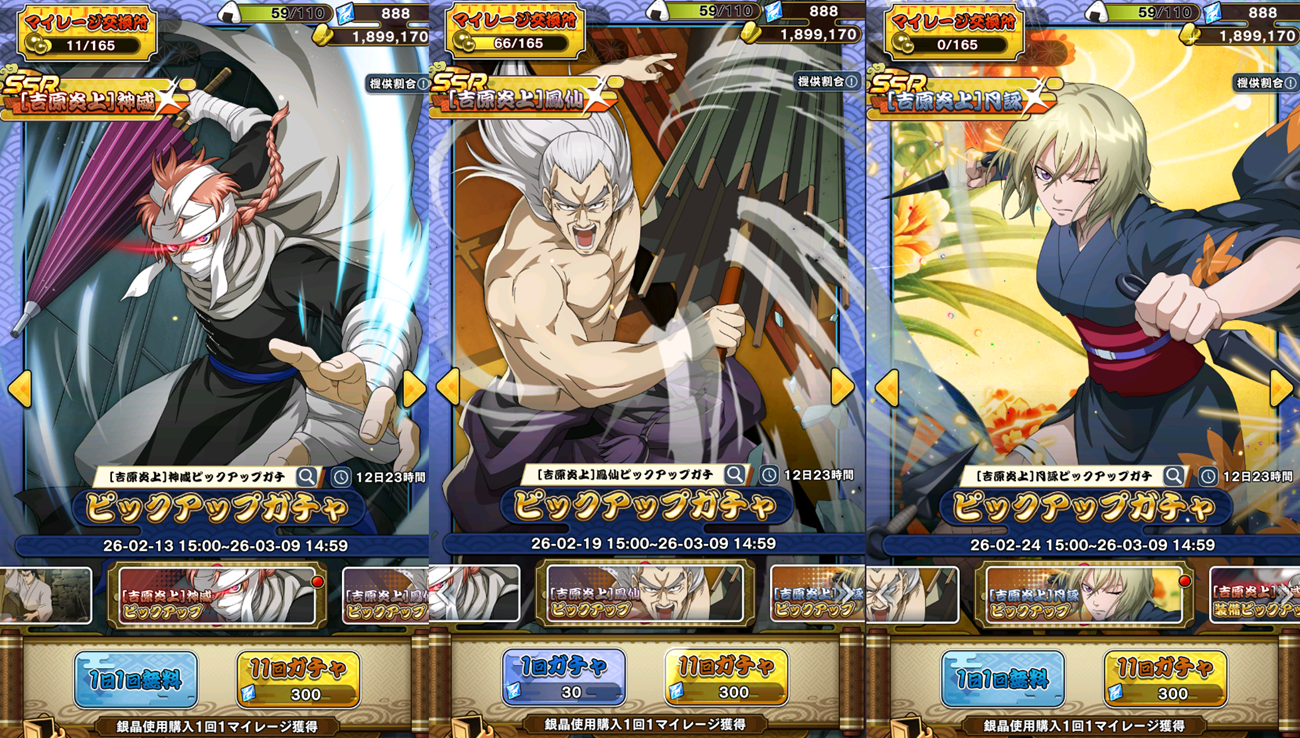The width and height of the screenshot is (1300, 738).
Task: Go to next banner from 神威 artwork
Action: [414, 389]
